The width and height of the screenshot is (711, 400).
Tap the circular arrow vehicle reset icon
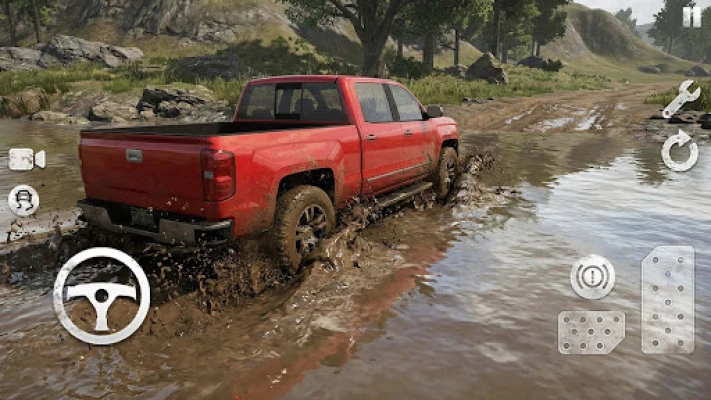pyautogui.click(x=680, y=151)
